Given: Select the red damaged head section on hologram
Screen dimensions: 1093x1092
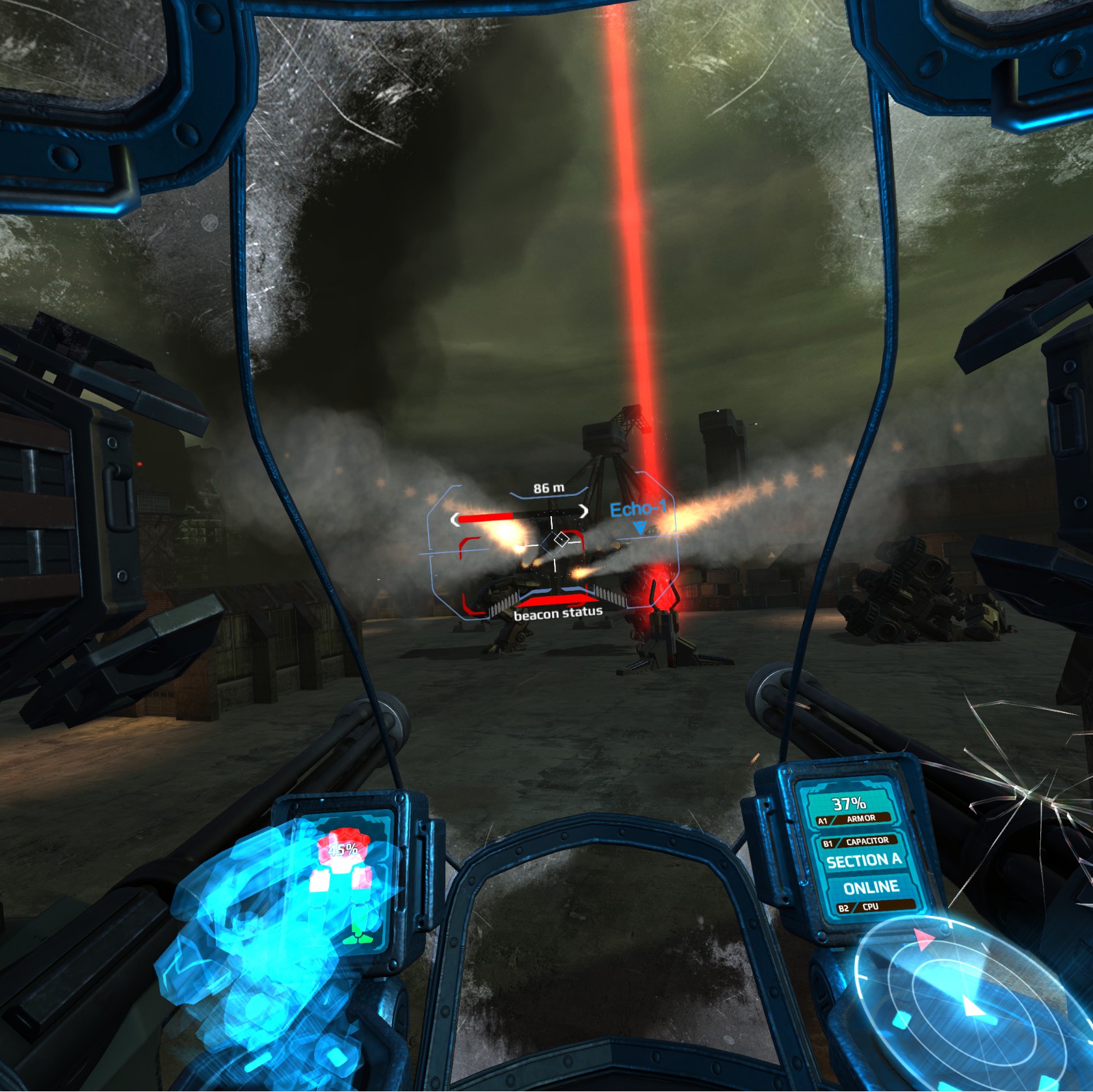Looking at the screenshot, I should point(347,835).
